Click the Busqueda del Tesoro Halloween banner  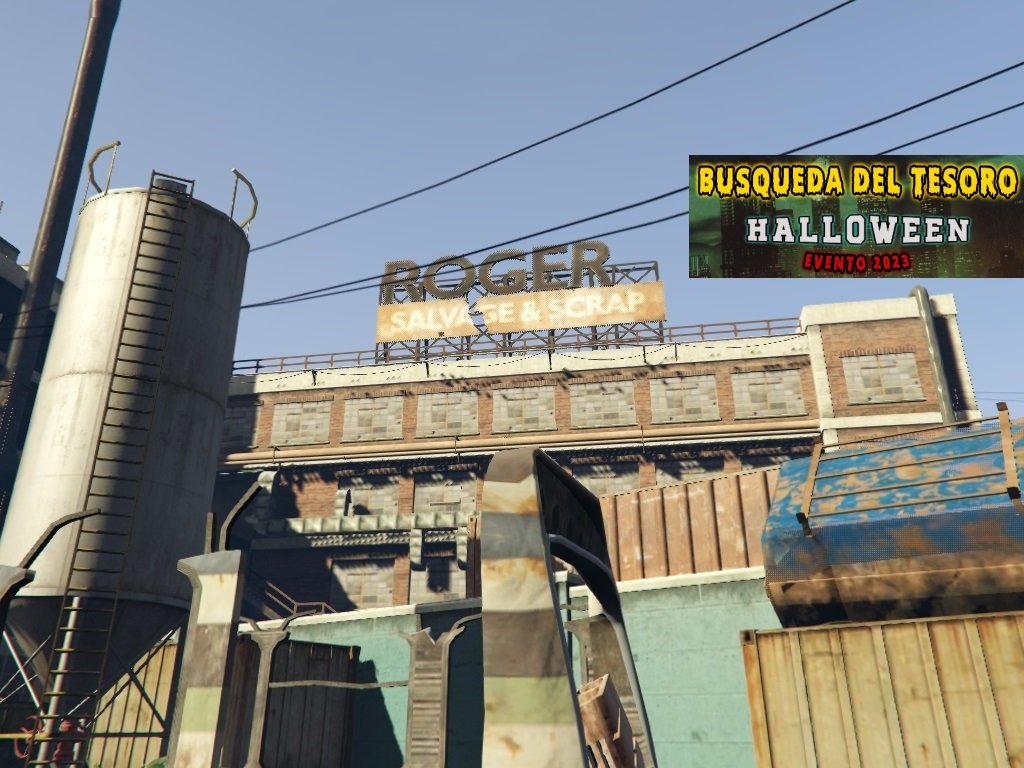click(856, 216)
